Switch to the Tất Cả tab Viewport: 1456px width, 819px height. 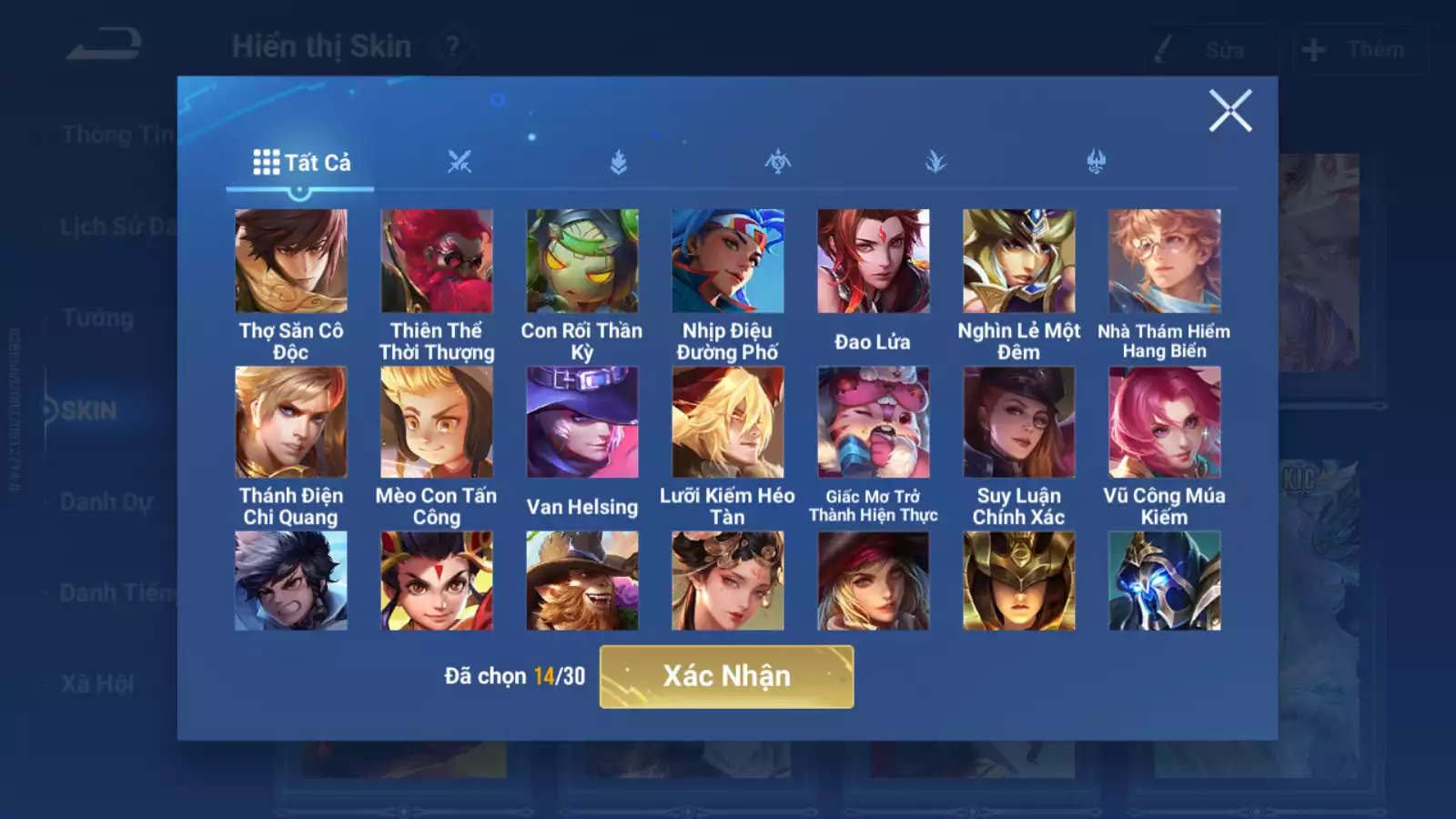pyautogui.click(x=301, y=163)
